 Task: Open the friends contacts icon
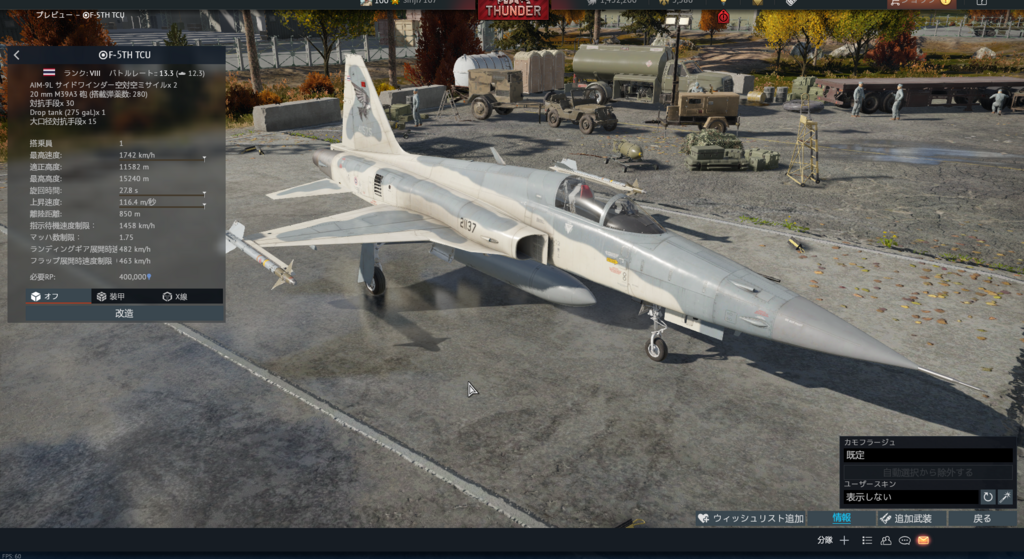point(886,540)
